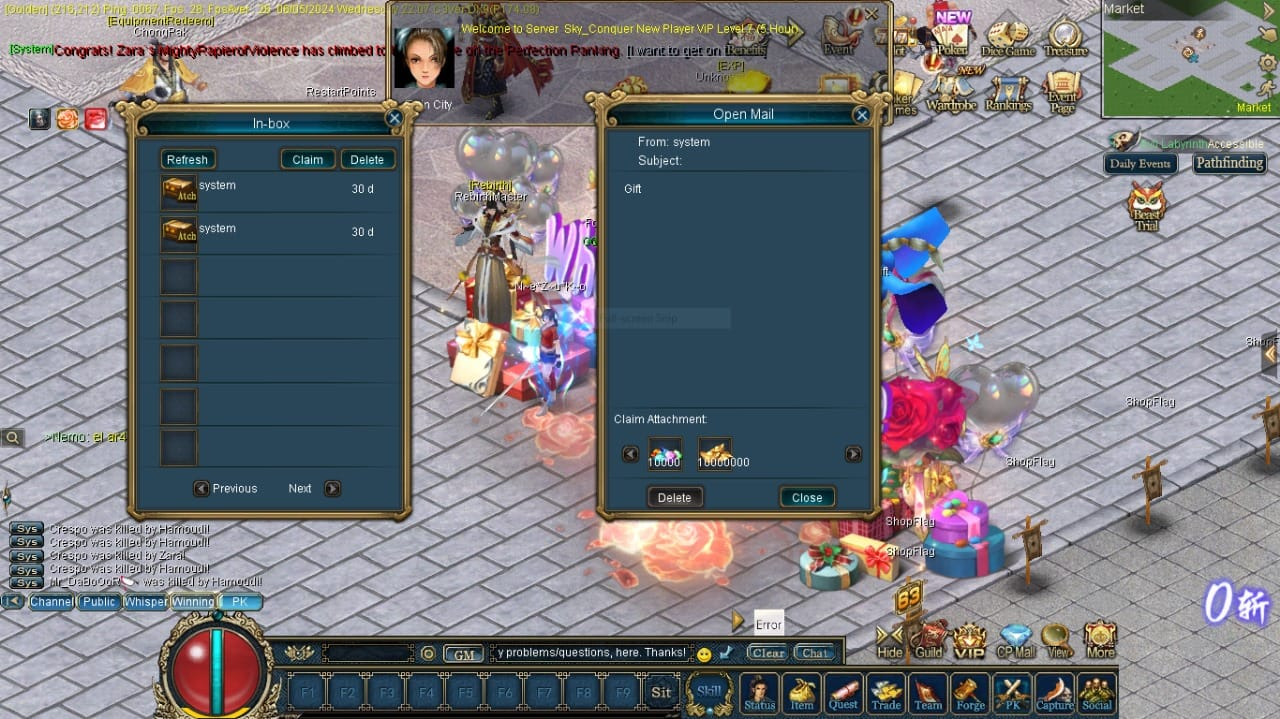Refresh the In-box mail list
This screenshot has width=1280, height=719.
[x=187, y=160]
